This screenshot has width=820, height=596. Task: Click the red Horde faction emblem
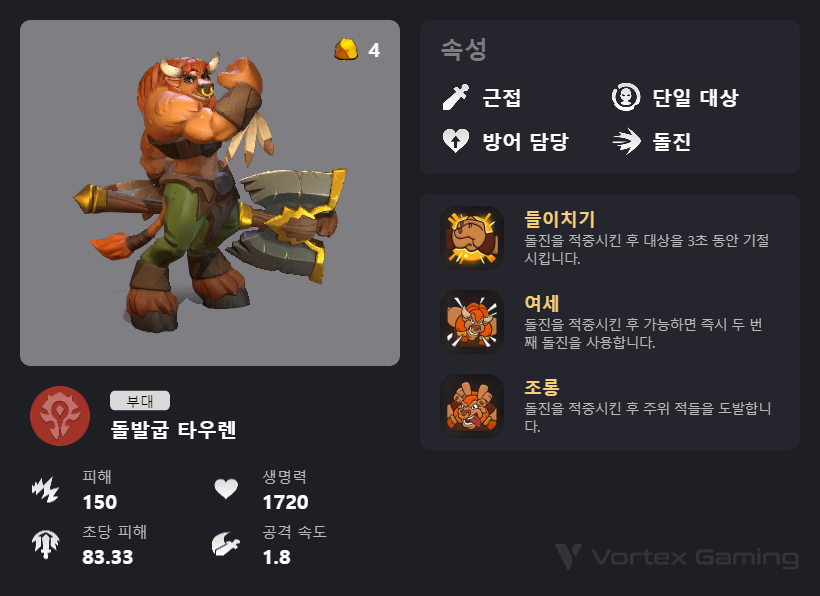[60, 416]
